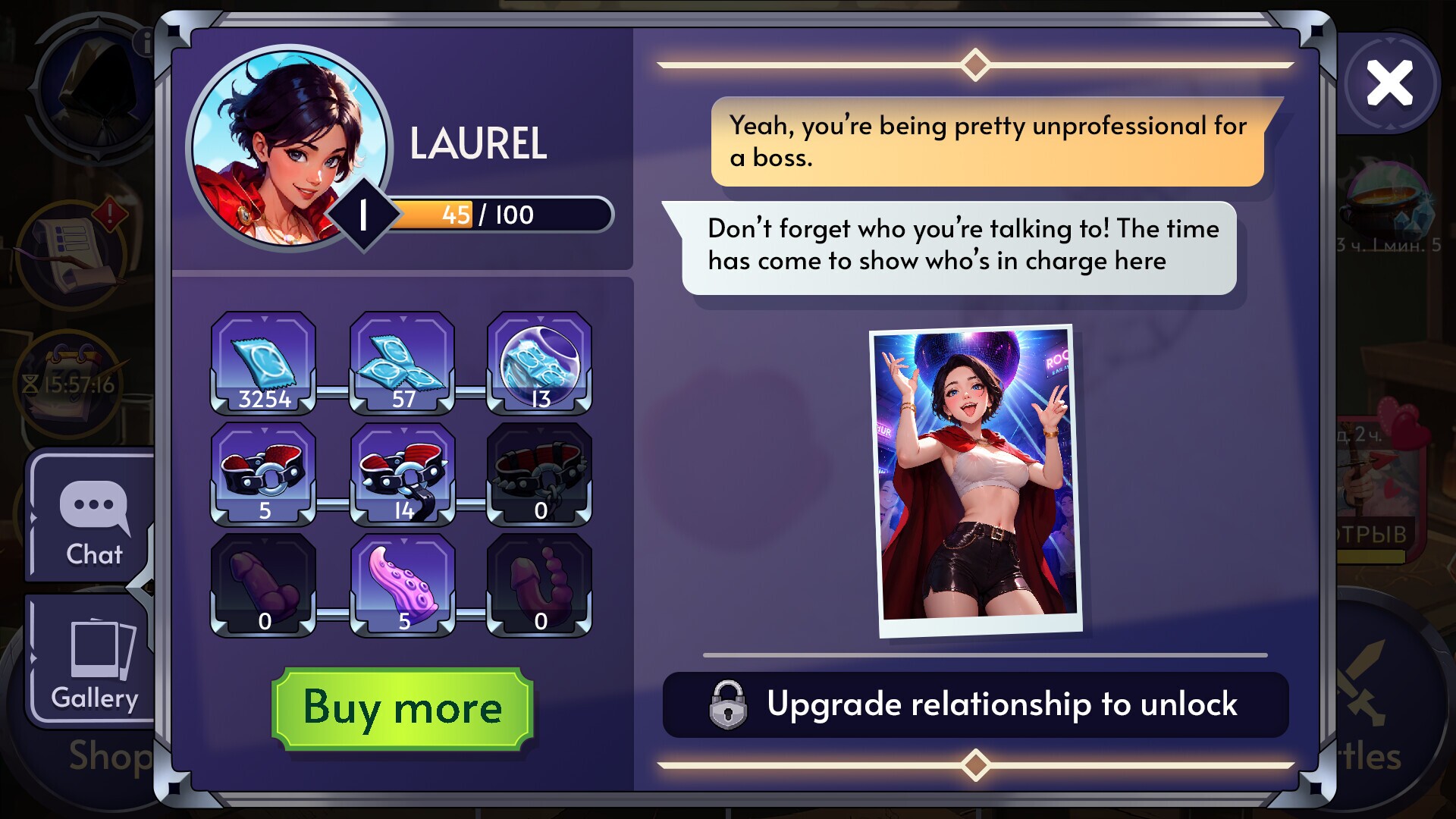Select the triple condom pack with 57 count
Image resolution: width=1456 pixels, height=819 pixels.
pyautogui.click(x=402, y=362)
